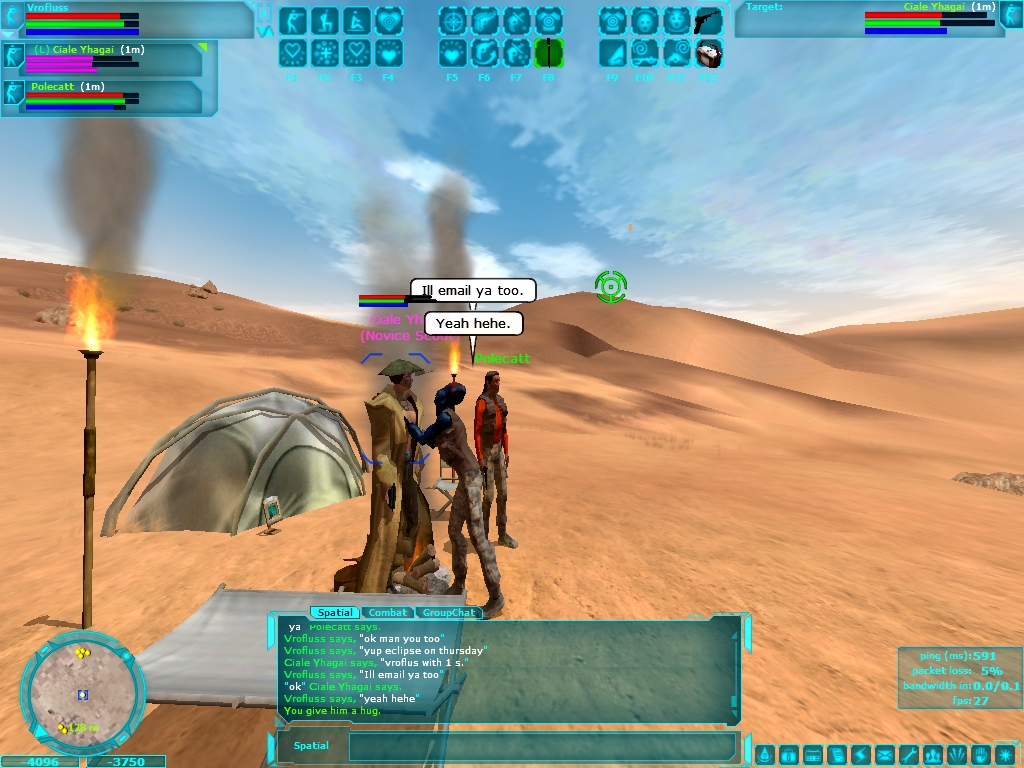
Task: Click the circular radar minimap
Action: (82, 691)
